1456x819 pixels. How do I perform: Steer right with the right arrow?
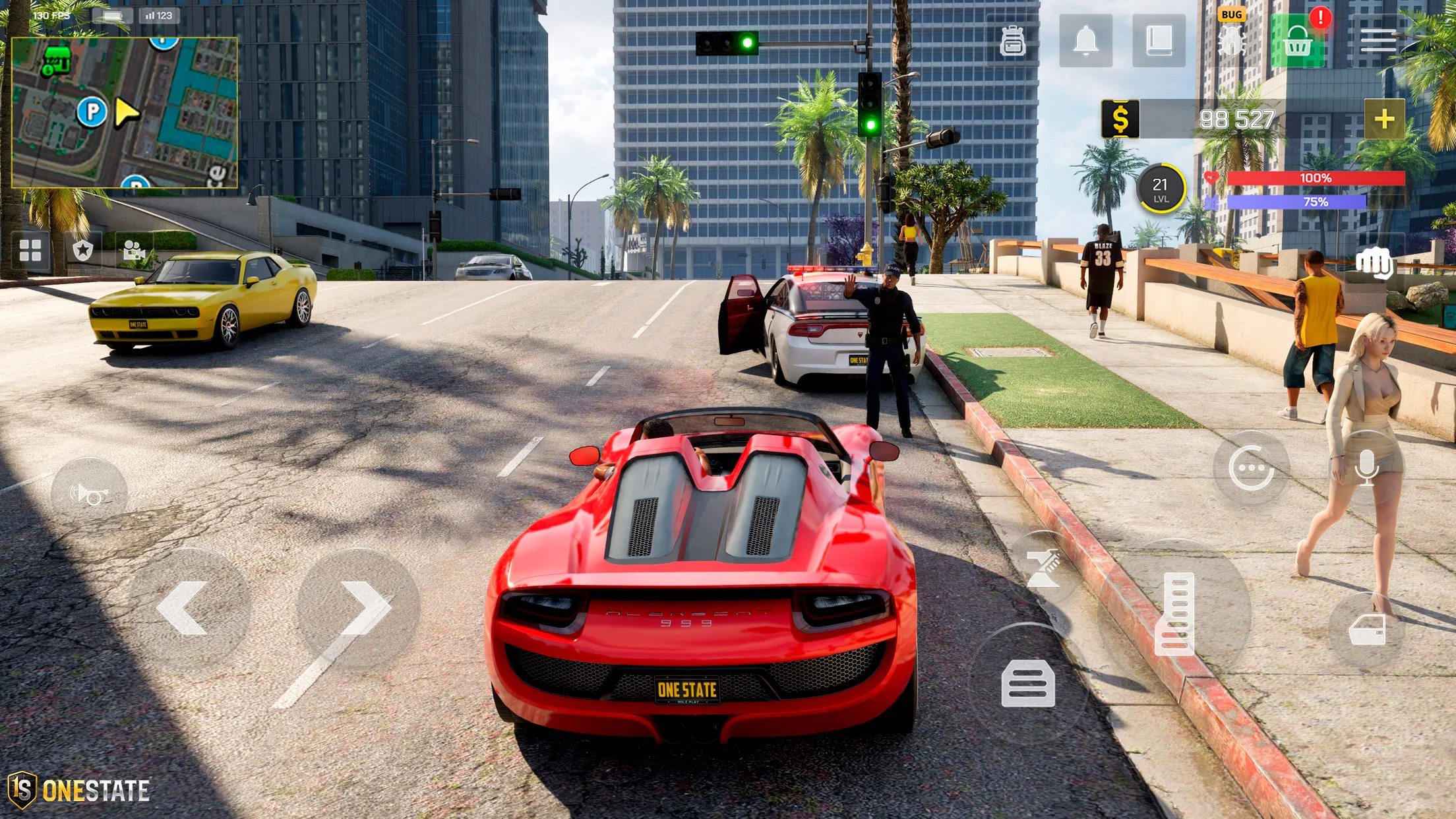pos(361,607)
